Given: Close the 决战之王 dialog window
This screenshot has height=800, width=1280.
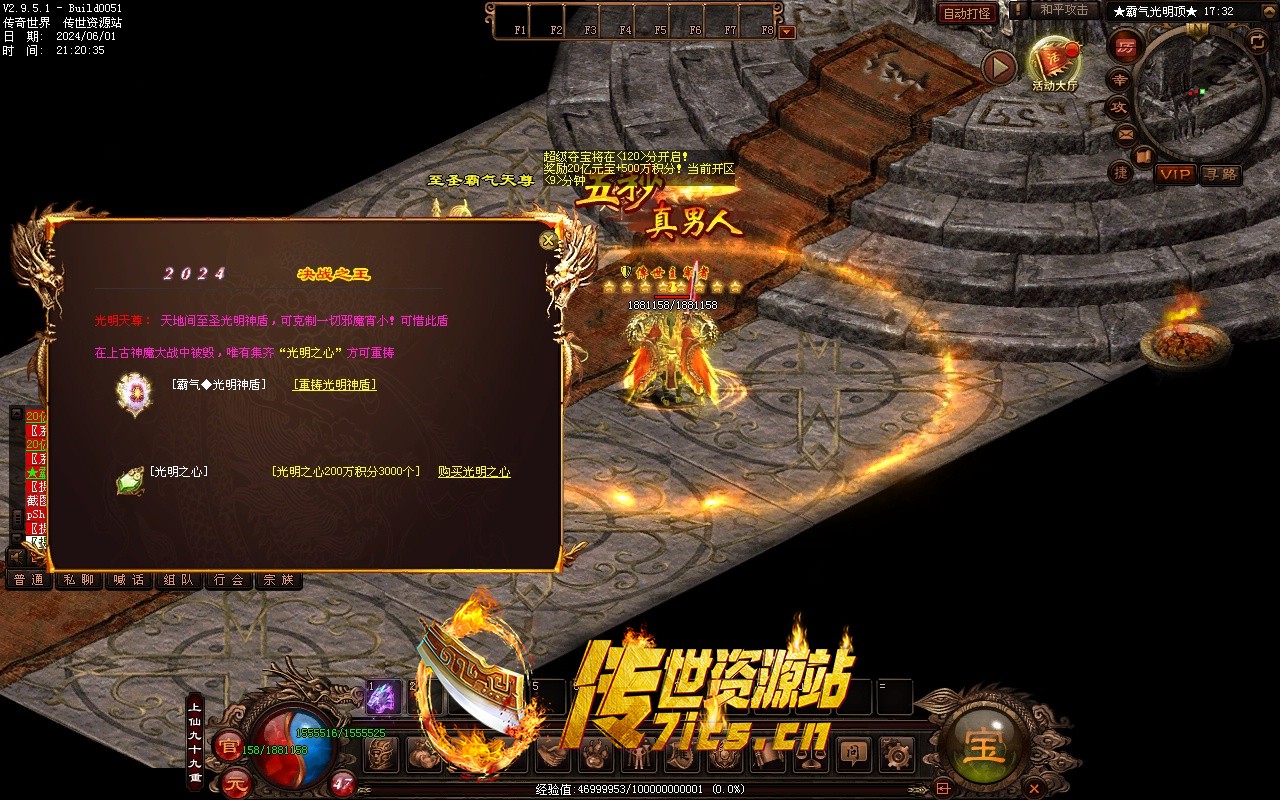Looking at the screenshot, I should 547,240.
